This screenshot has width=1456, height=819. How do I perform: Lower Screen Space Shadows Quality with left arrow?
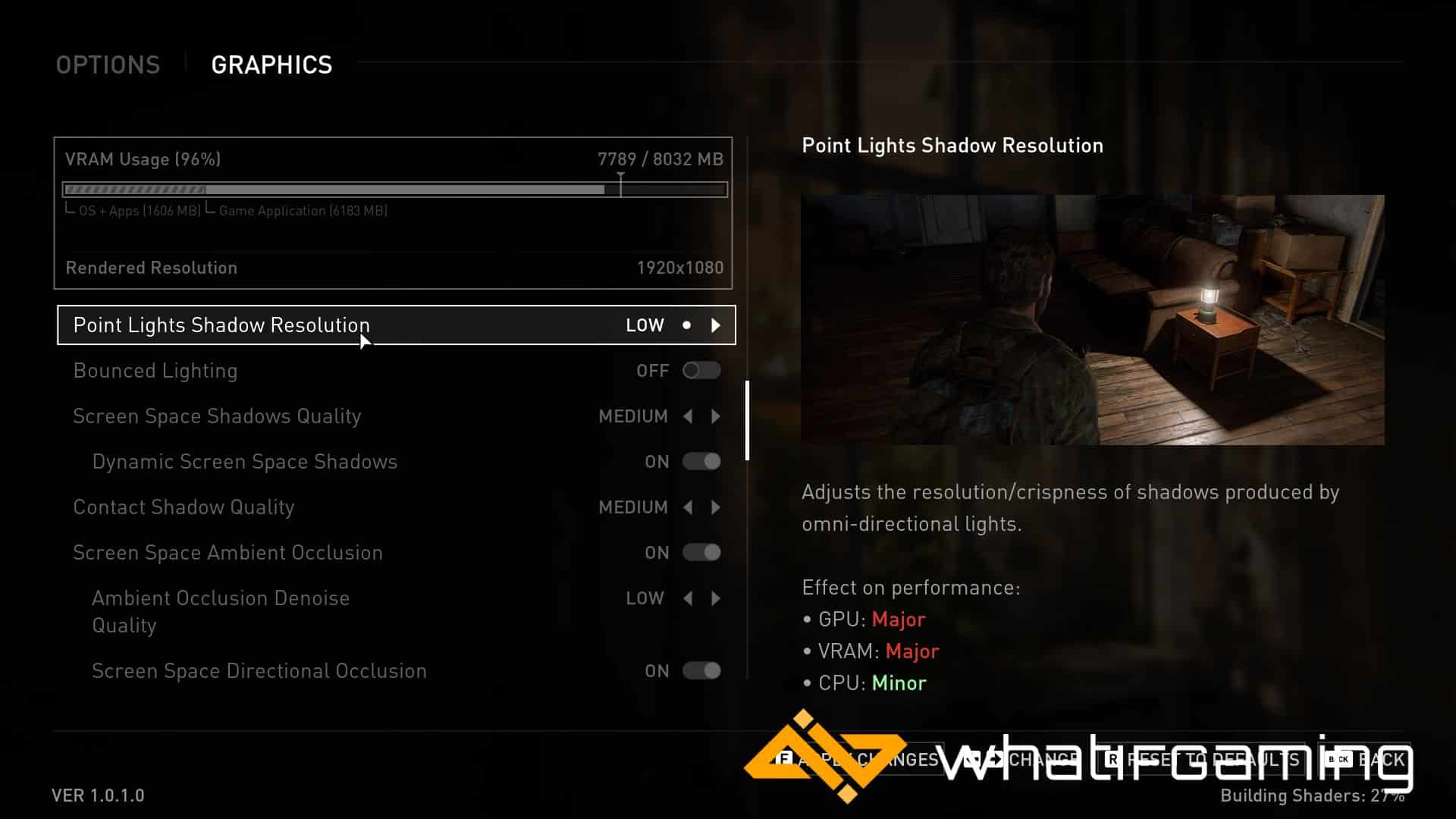coord(688,416)
